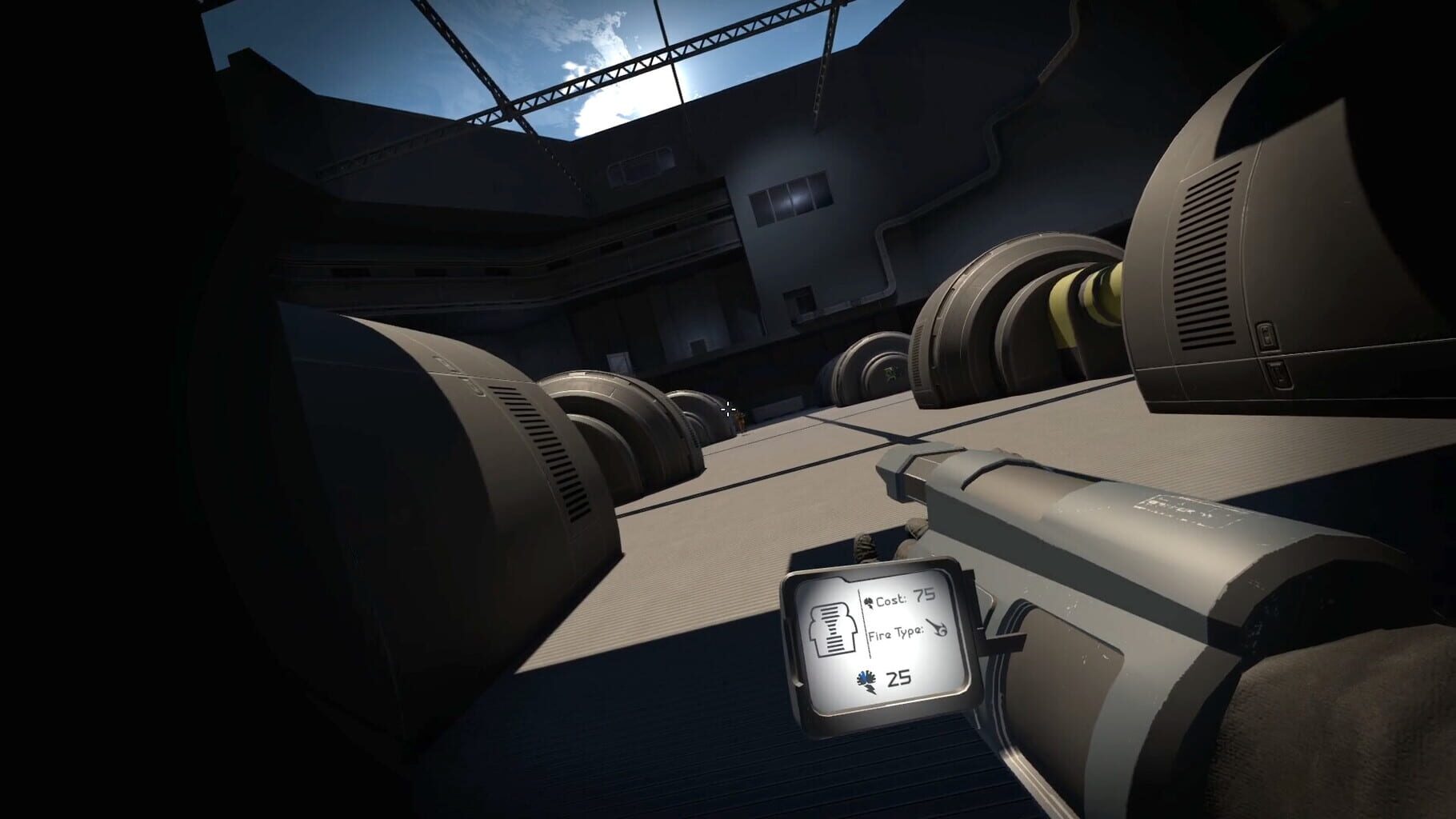Select the lightning bolt under the blue burst icon

[x=870, y=692]
